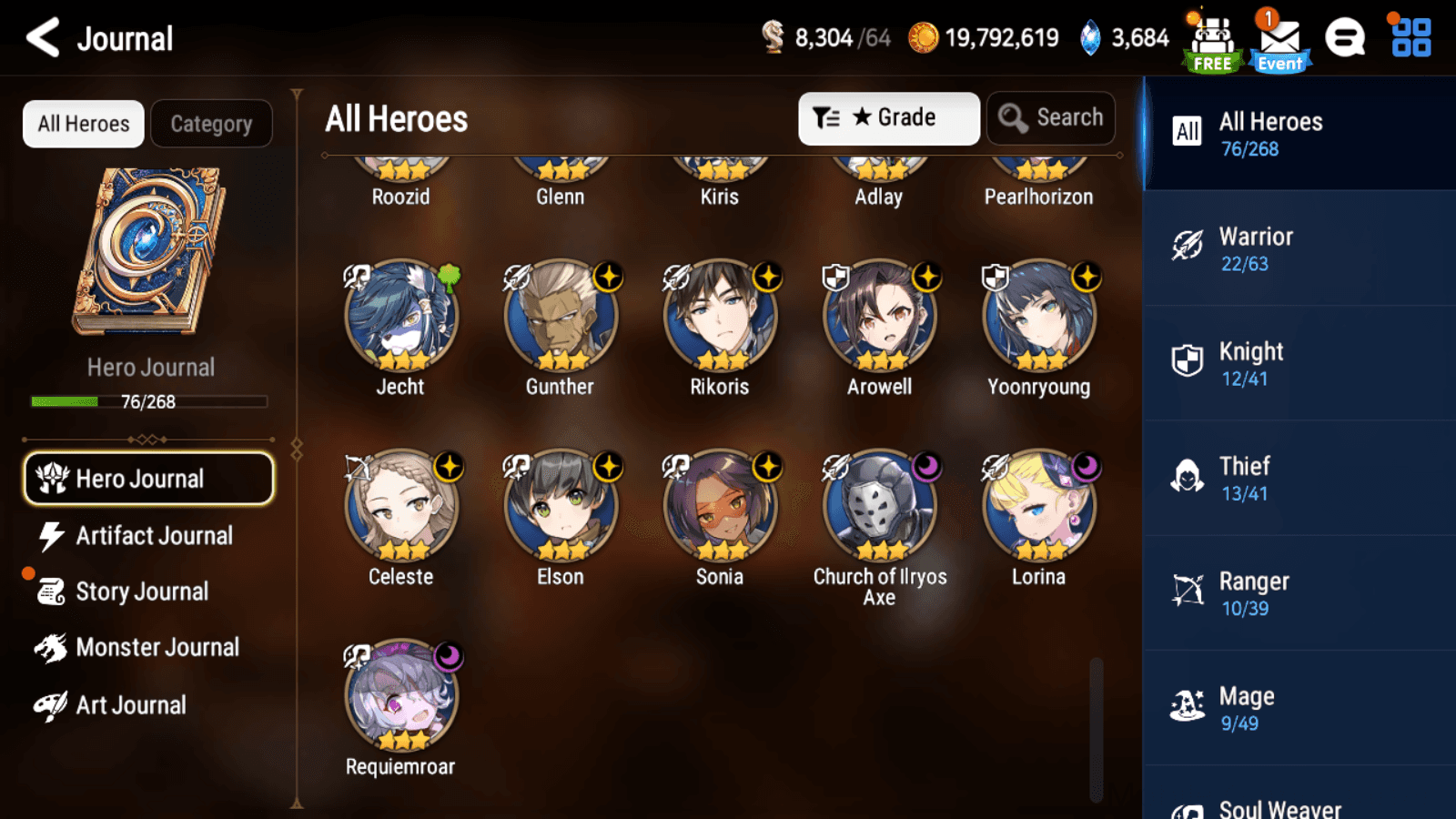1456x819 pixels.
Task: Select the Mage class filter
Action: pyautogui.click(x=1299, y=708)
